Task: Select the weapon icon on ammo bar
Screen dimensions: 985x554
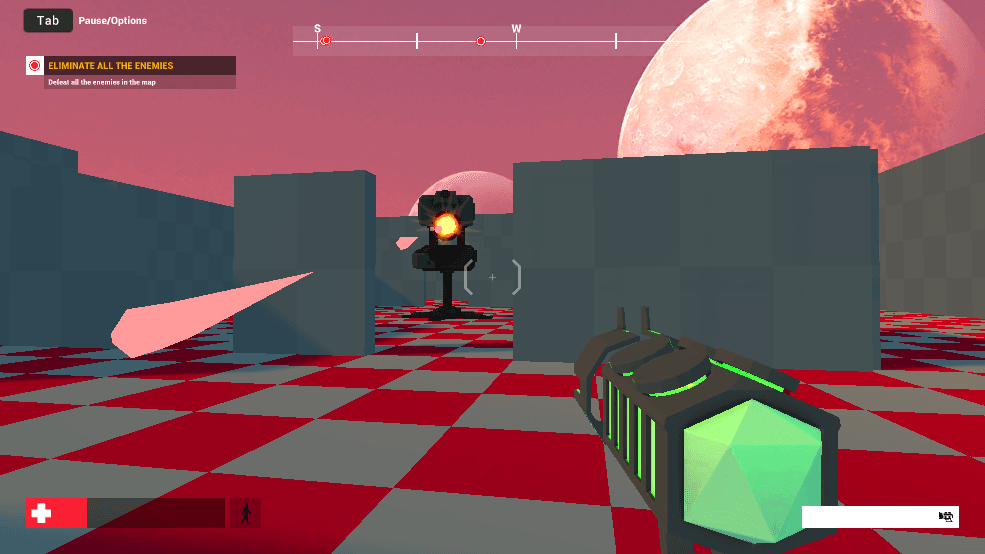Action: tap(946, 517)
